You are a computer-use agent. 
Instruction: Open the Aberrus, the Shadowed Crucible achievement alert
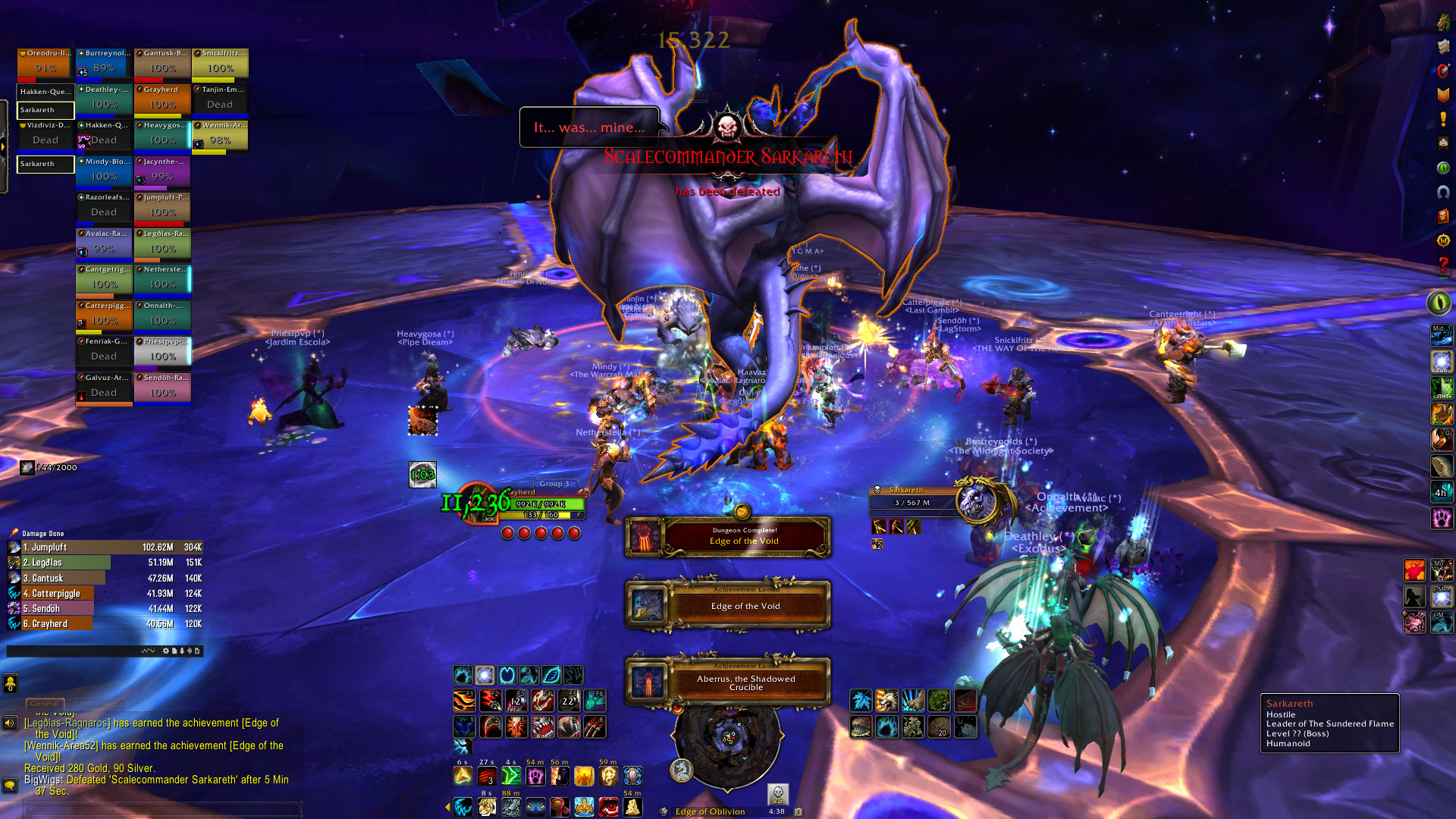[728, 682]
